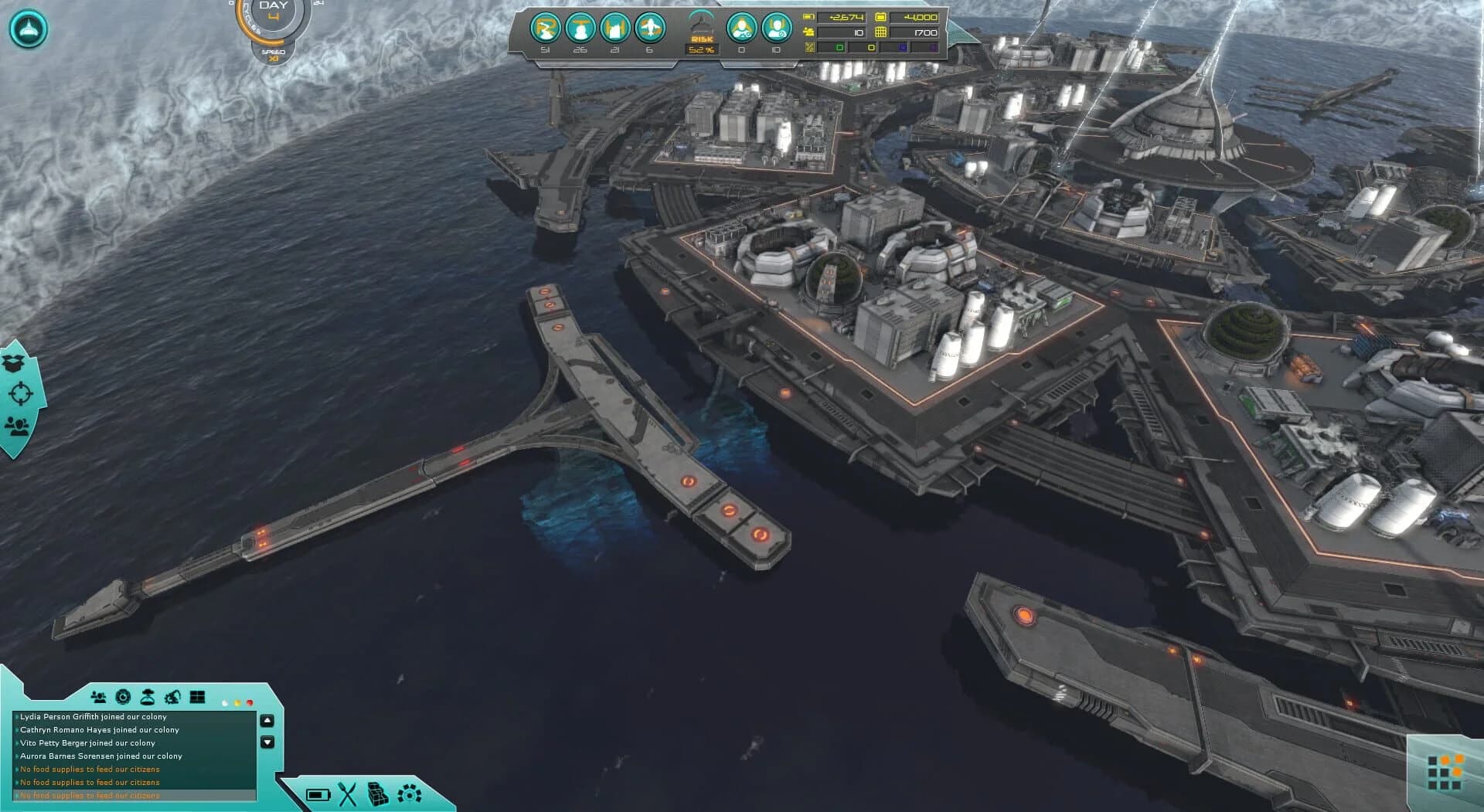Image resolution: width=1484 pixels, height=812 pixels.
Task: Select the resources cube icon at bottom
Action: (x=376, y=793)
